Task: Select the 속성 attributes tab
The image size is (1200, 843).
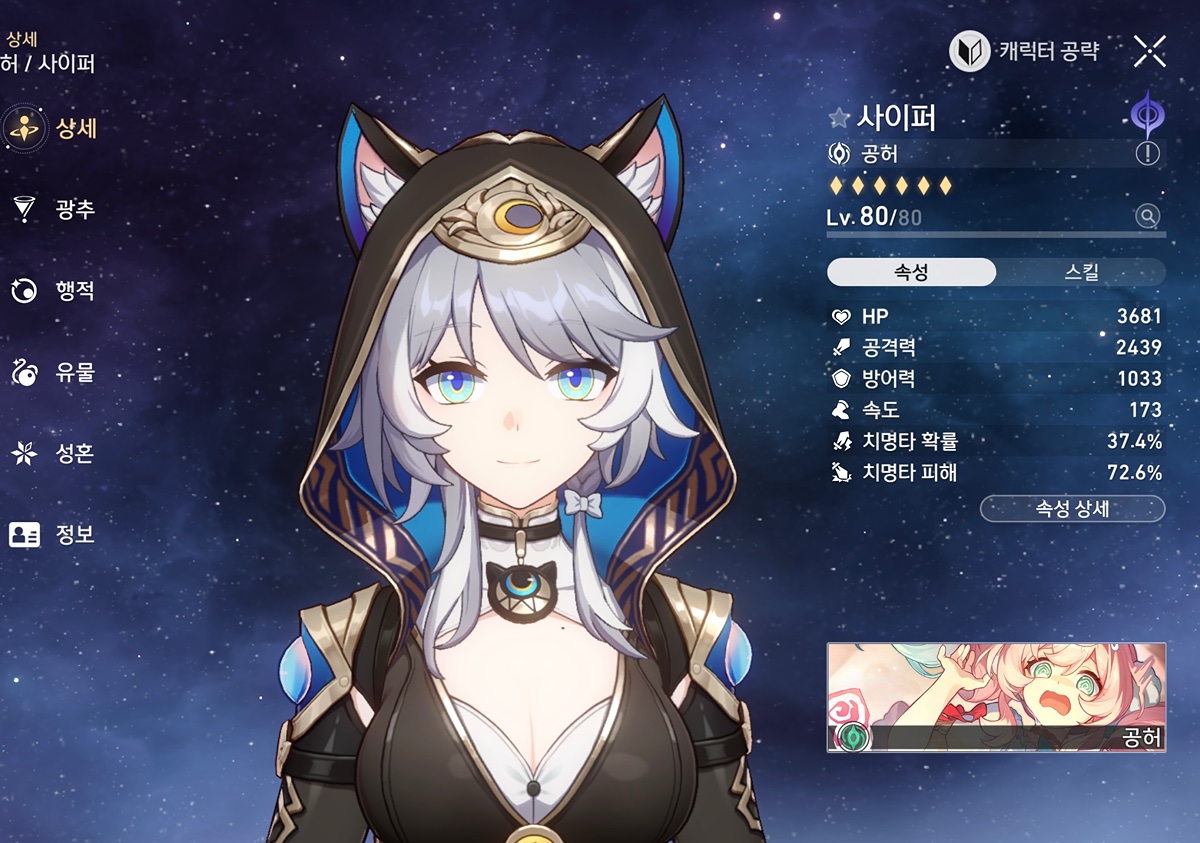Action: [911, 273]
